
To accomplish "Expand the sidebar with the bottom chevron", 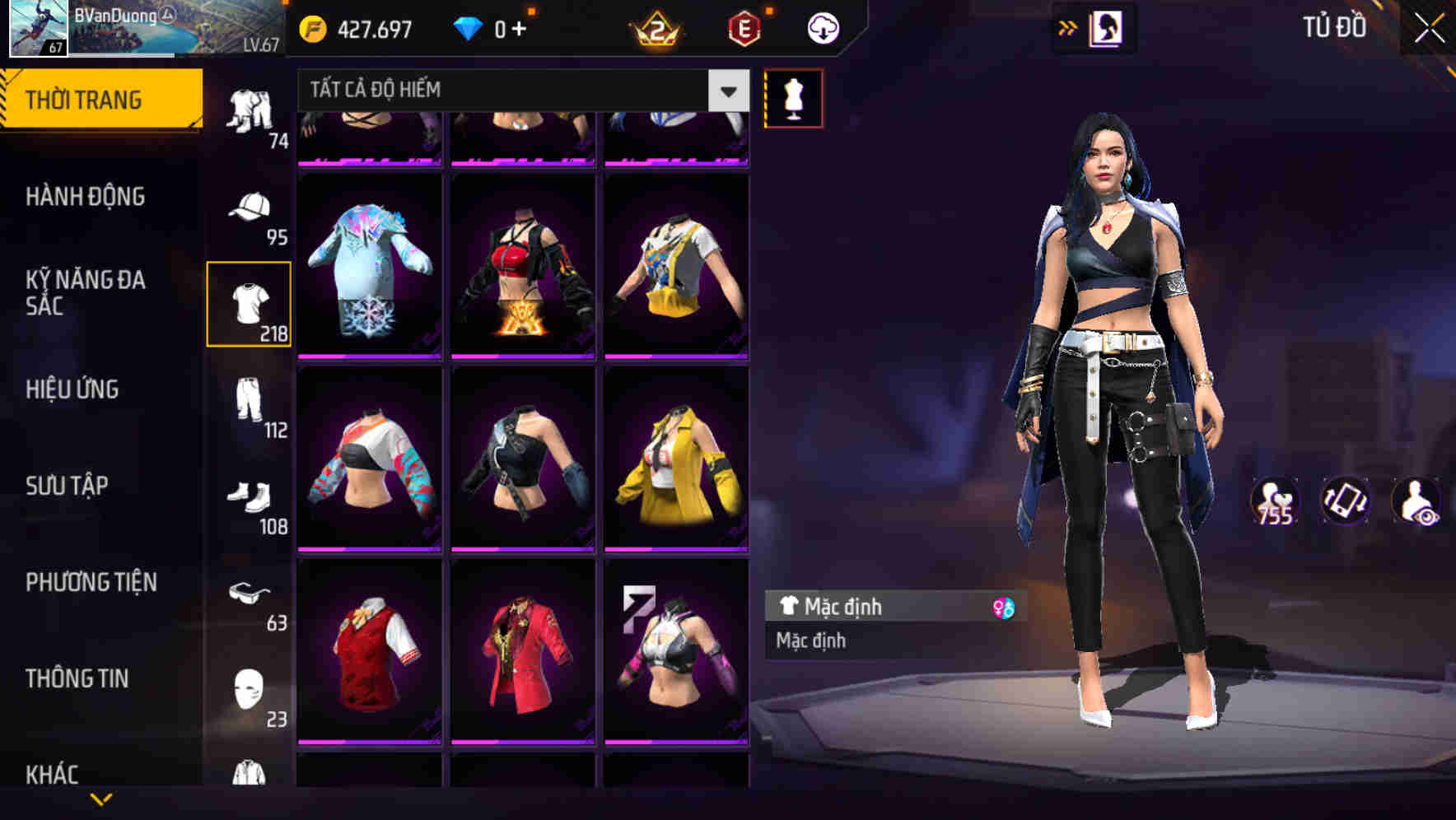I will 100,799.
